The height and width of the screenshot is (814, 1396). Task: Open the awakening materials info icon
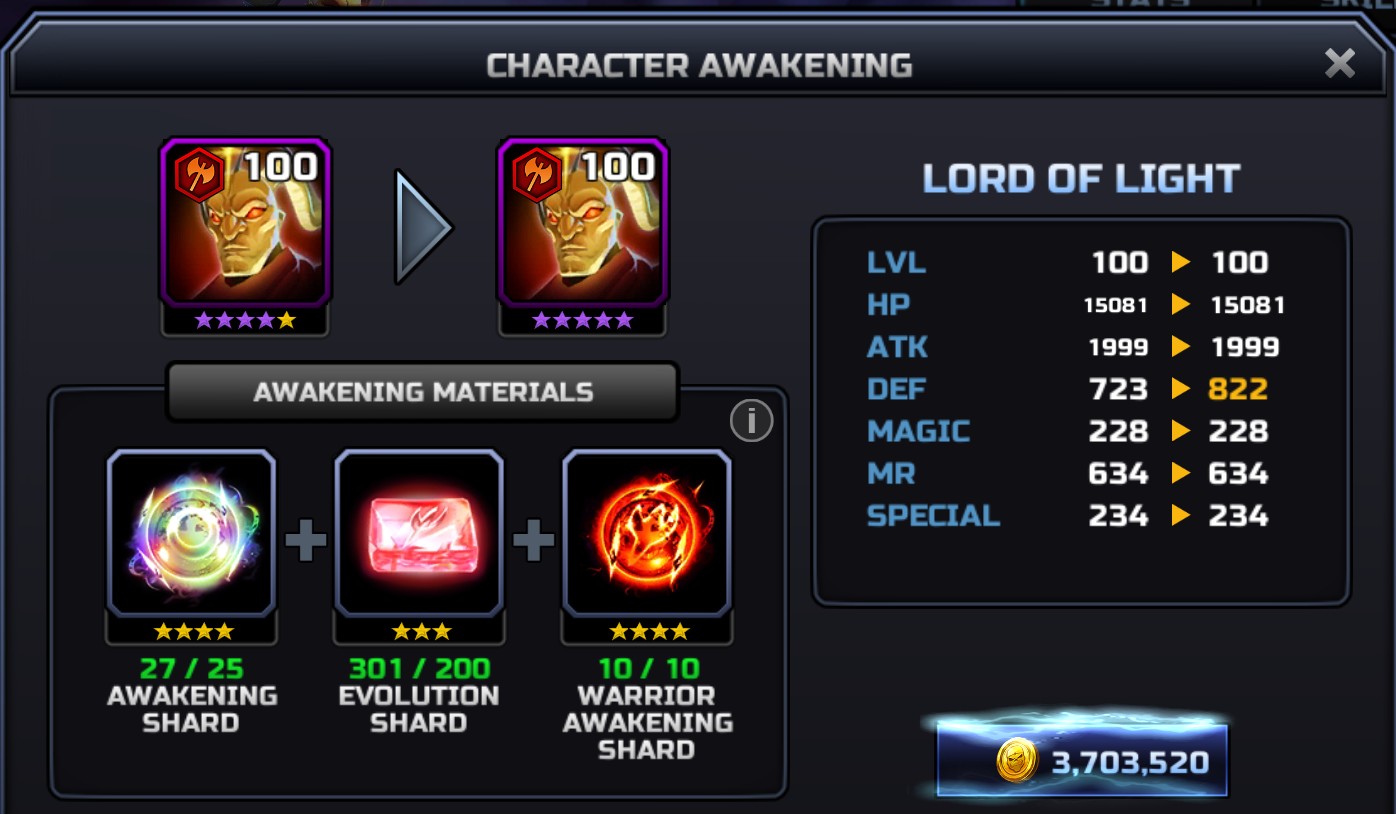(x=751, y=422)
